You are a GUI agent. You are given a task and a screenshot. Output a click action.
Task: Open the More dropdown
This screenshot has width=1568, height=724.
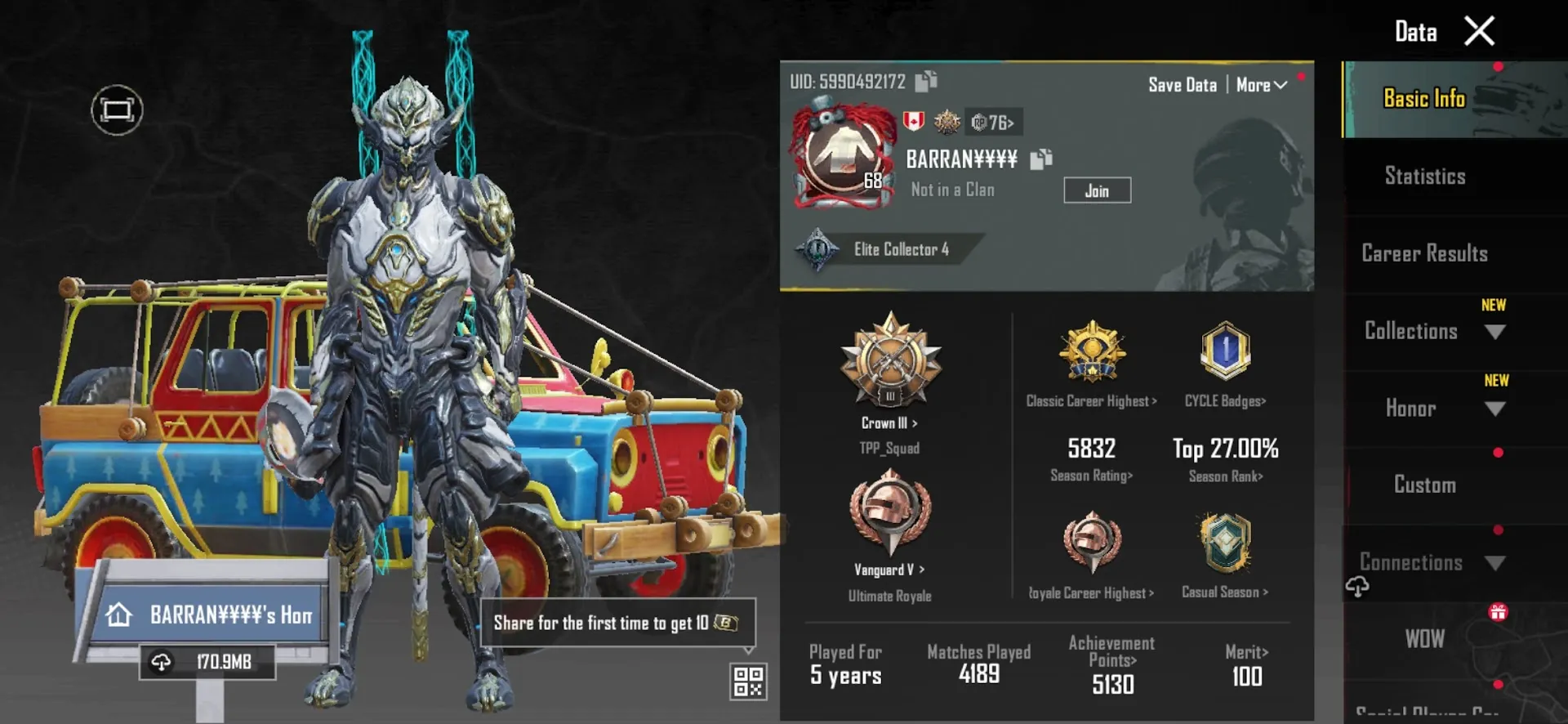click(x=1260, y=84)
